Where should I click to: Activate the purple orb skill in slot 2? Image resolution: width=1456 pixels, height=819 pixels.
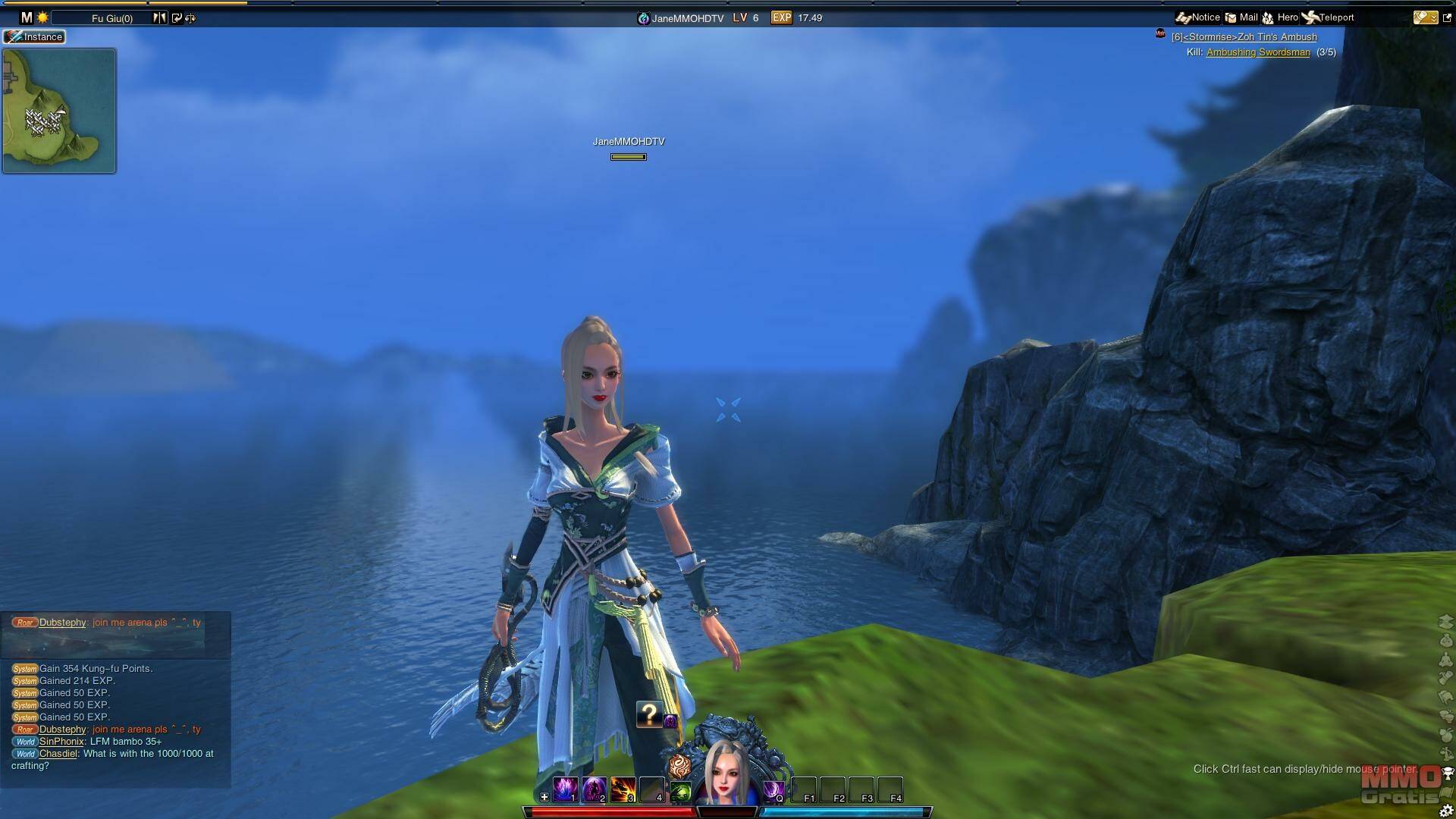pos(594,789)
